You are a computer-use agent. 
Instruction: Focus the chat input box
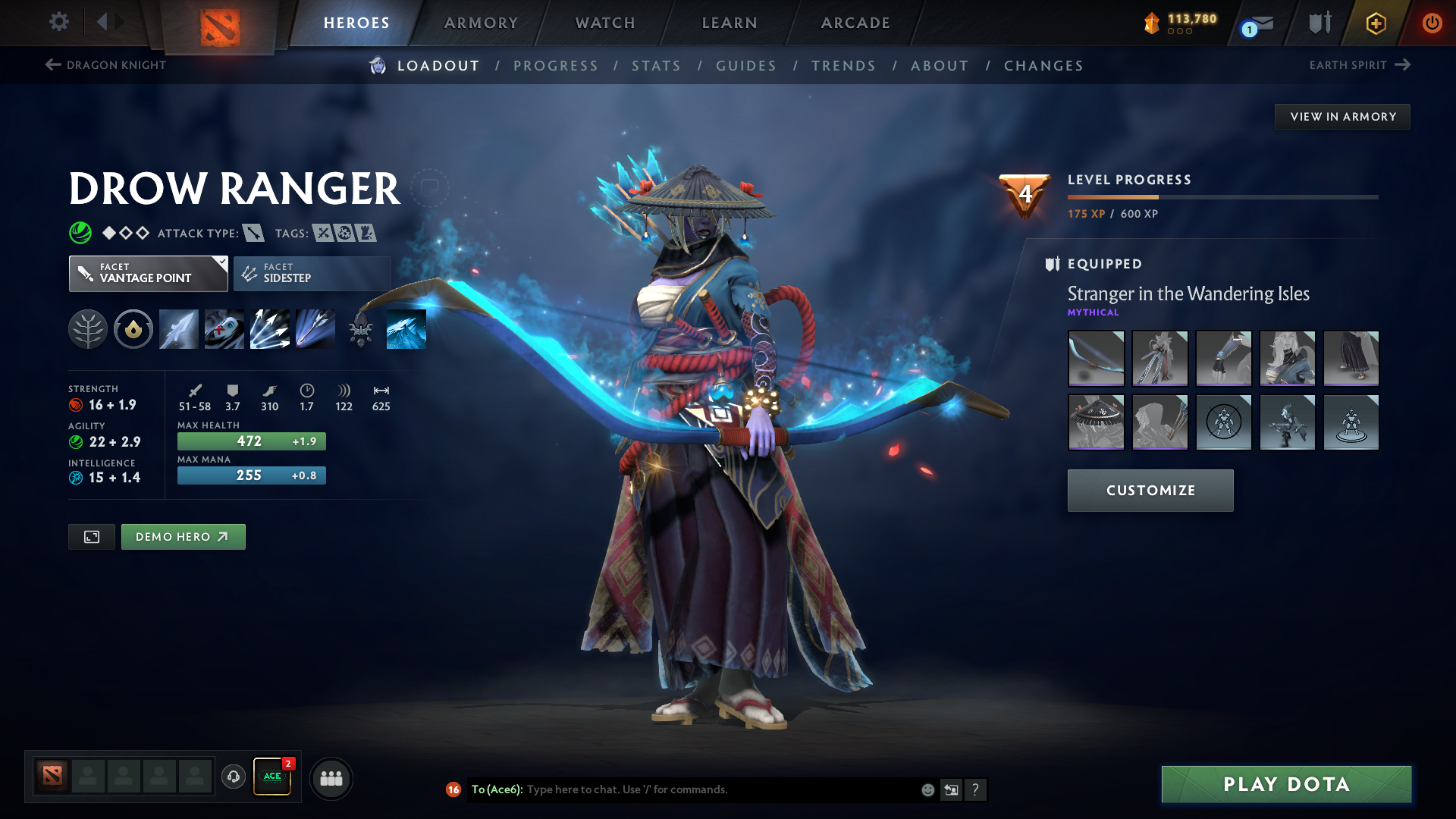point(720,789)
